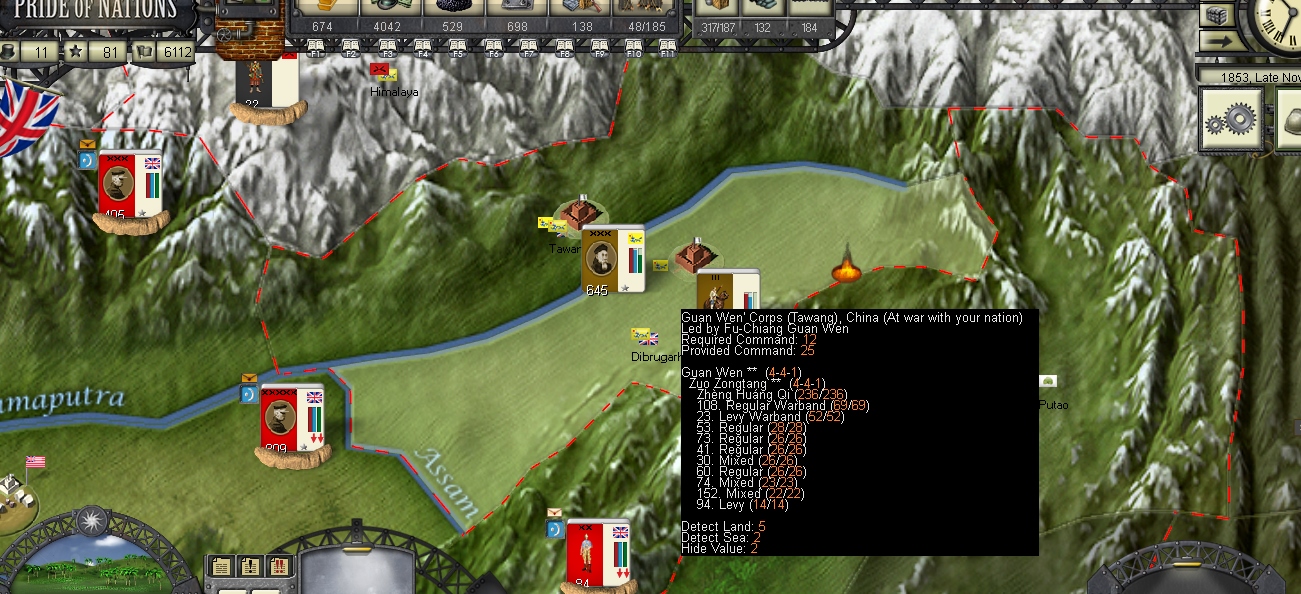The image size is (1301, 594).
Task: Open the plain text message log filter
Action: coord(221,567)
